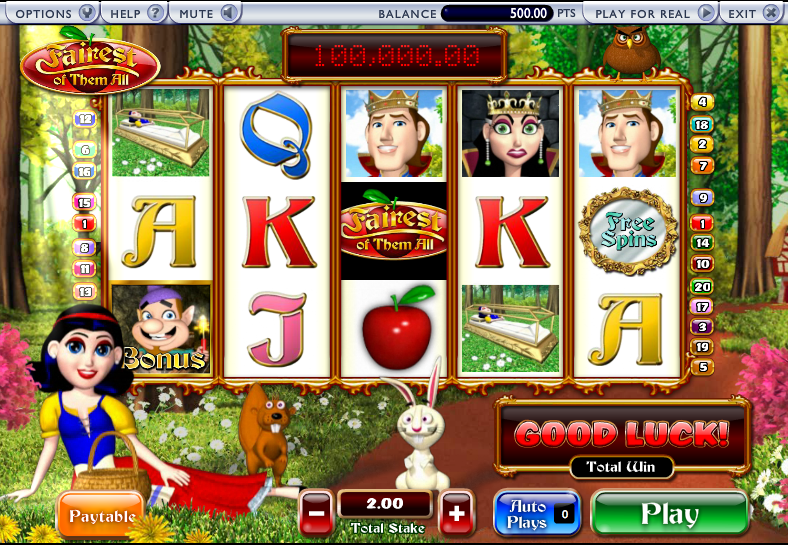This screenshot has width=788, height=545.
Task: Open the Paytable
Action: [102, 515]
